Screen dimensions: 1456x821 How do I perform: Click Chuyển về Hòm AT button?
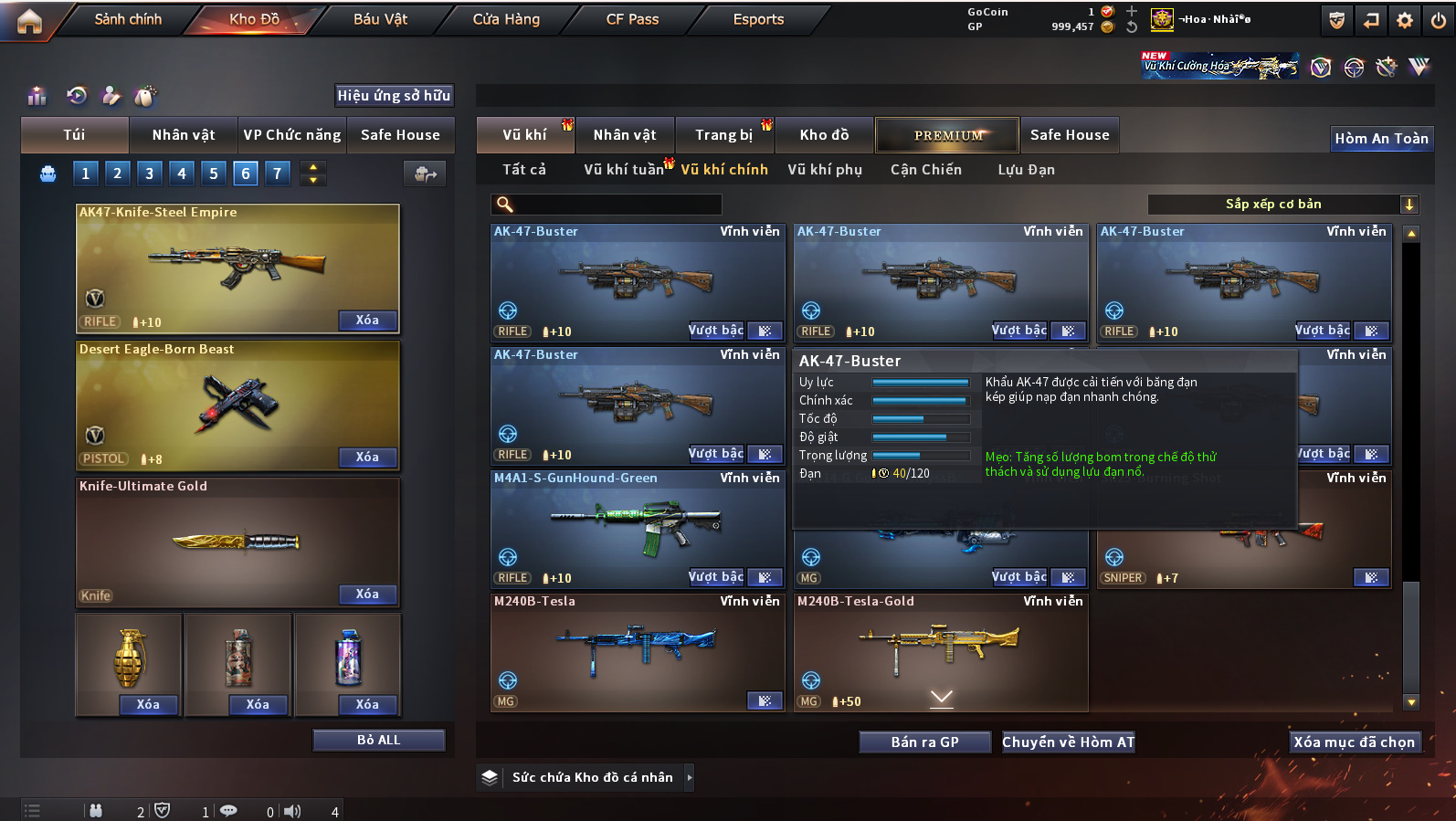click(x=1068, y=742)
